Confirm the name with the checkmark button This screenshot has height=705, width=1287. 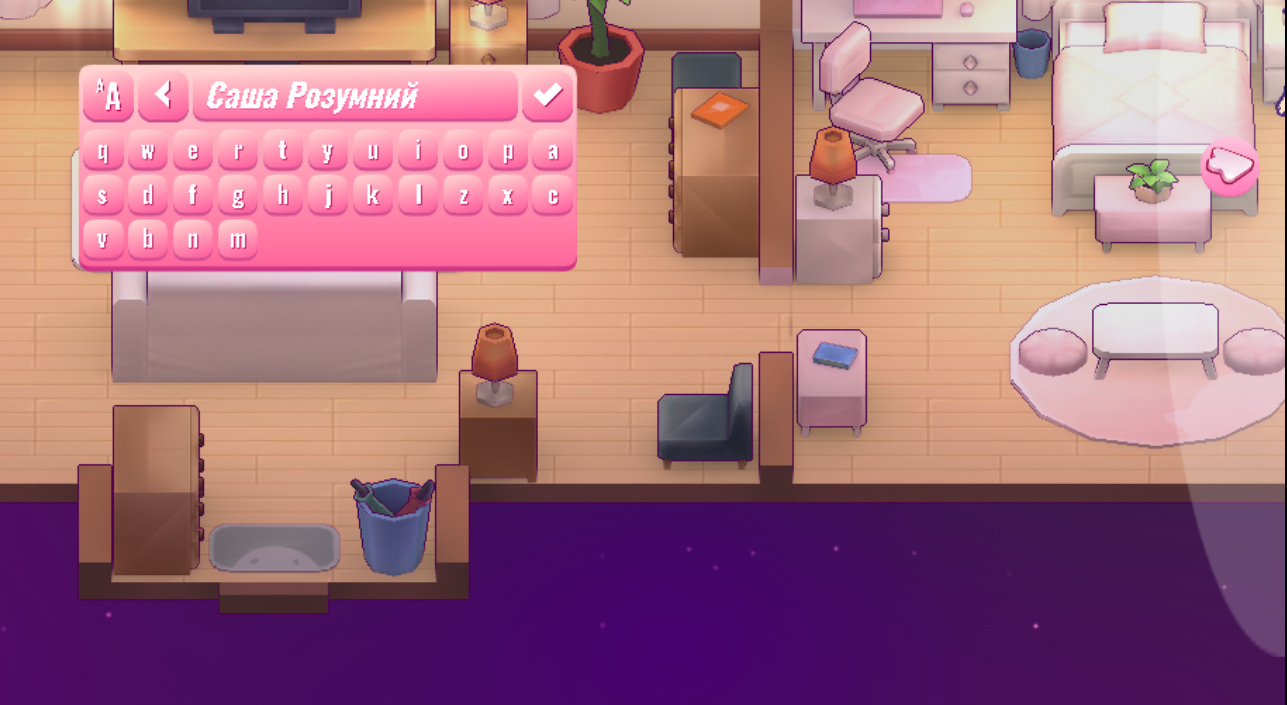click(547, 96)
